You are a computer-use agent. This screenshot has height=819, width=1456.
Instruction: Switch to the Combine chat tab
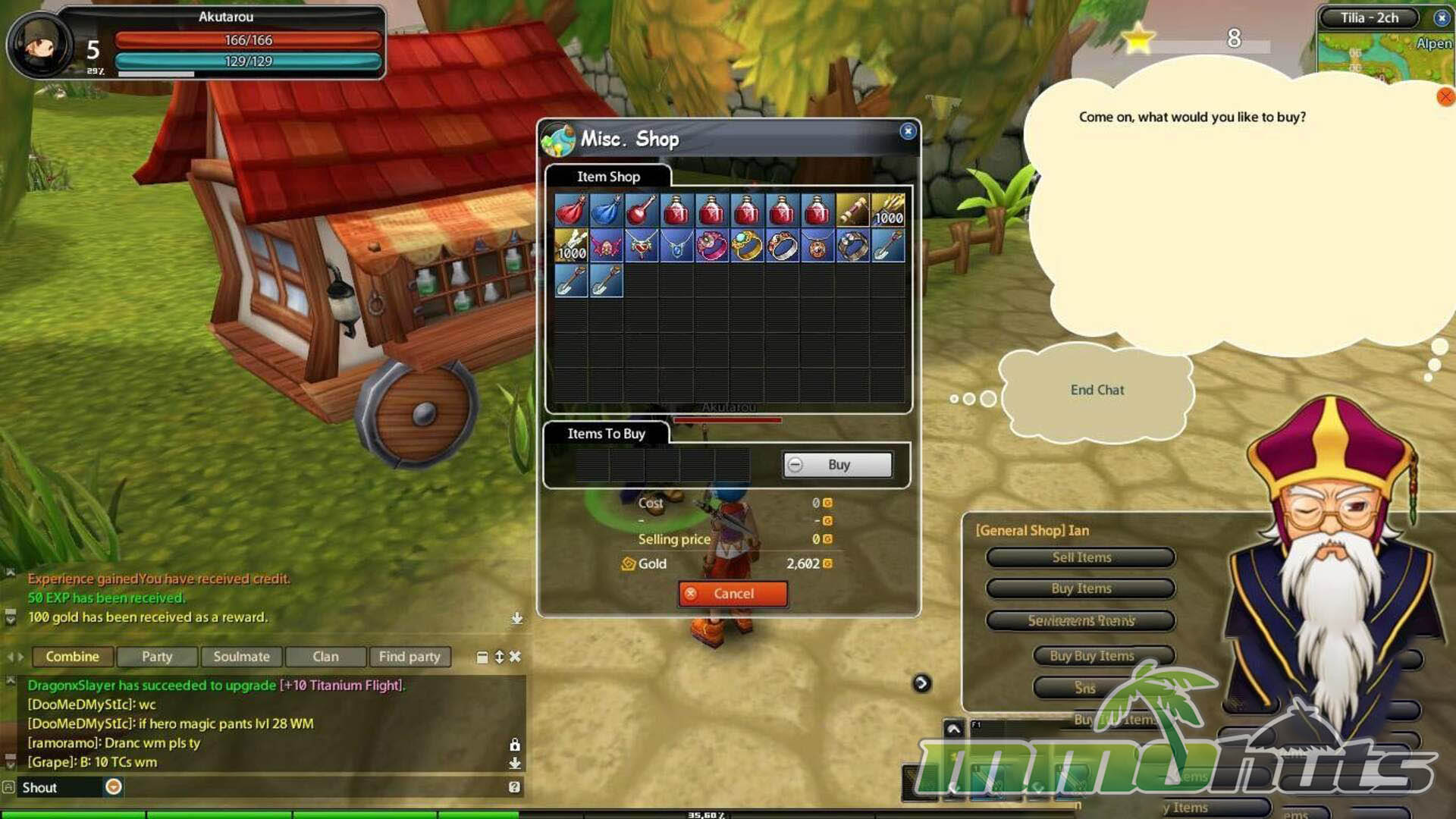(72, 657)
